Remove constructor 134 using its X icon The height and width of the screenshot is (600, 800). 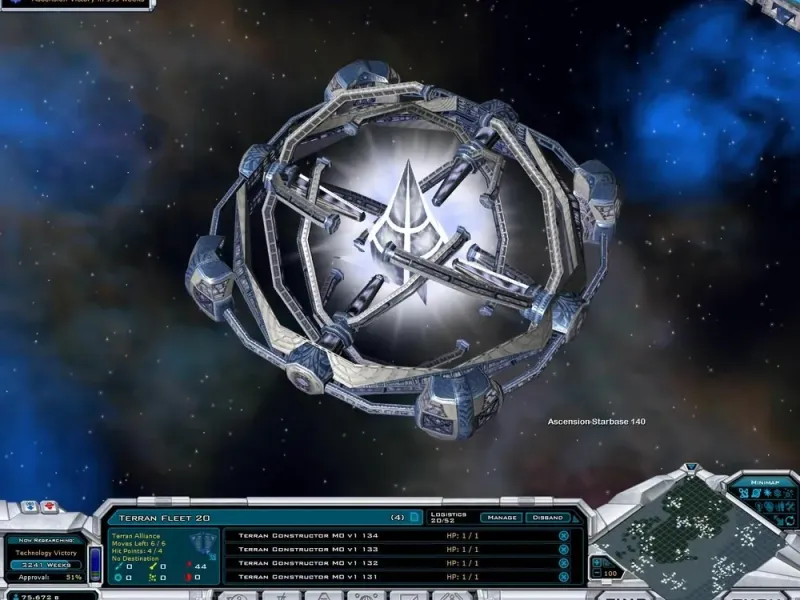coord(563,535)
